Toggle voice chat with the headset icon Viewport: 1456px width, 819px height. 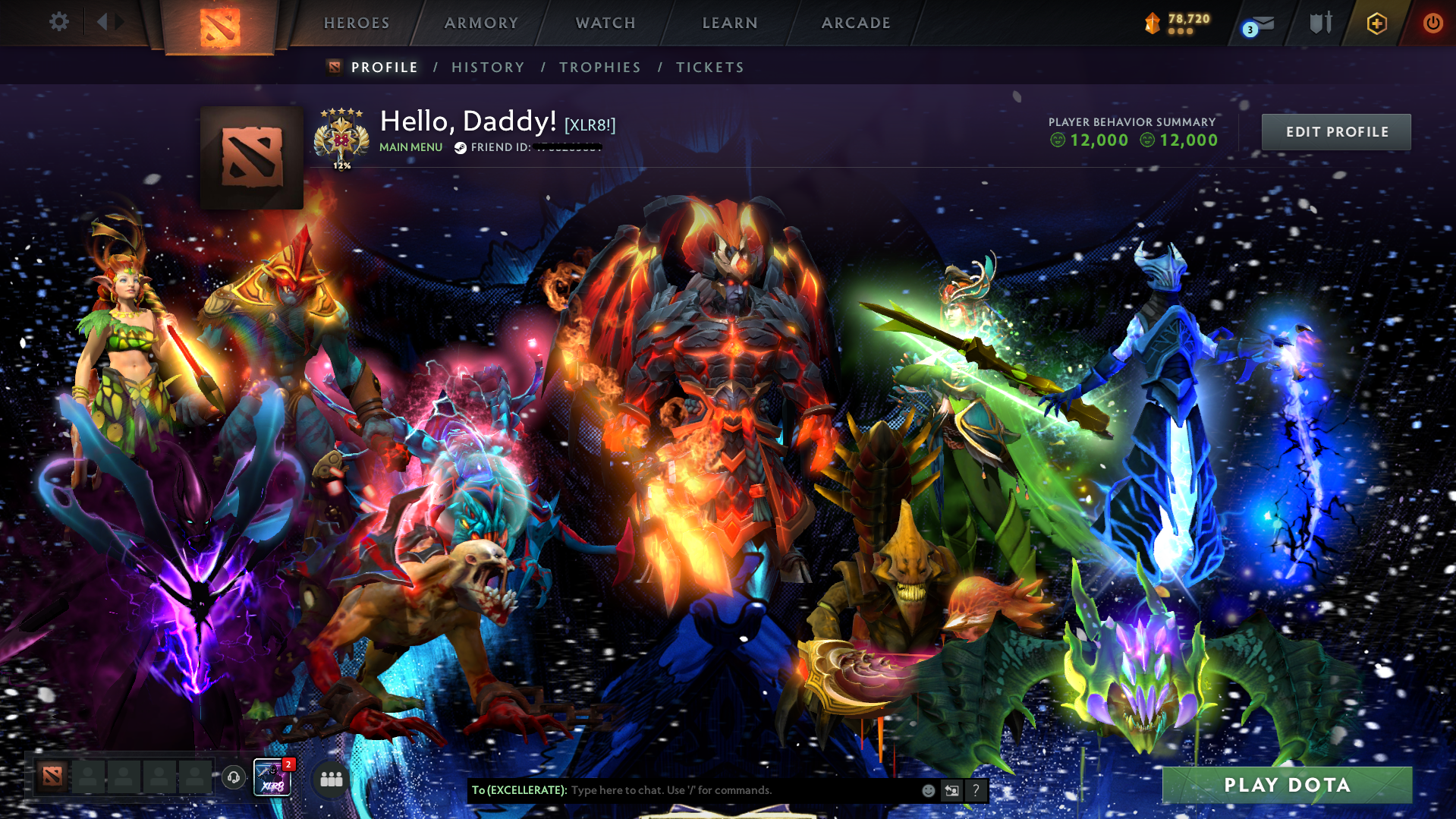coord(233,776)
